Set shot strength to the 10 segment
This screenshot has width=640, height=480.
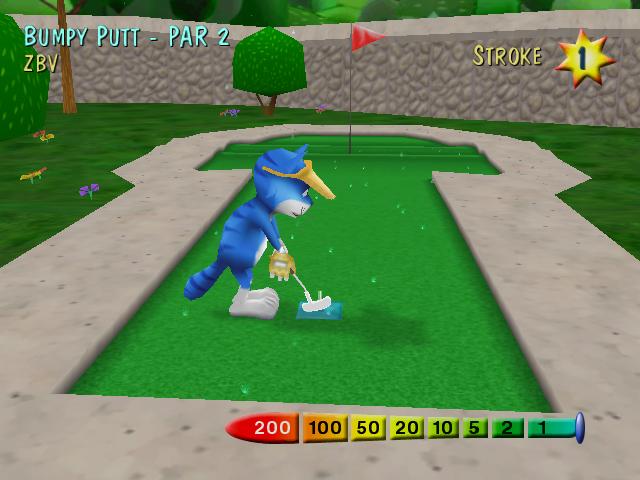[443, 429]
